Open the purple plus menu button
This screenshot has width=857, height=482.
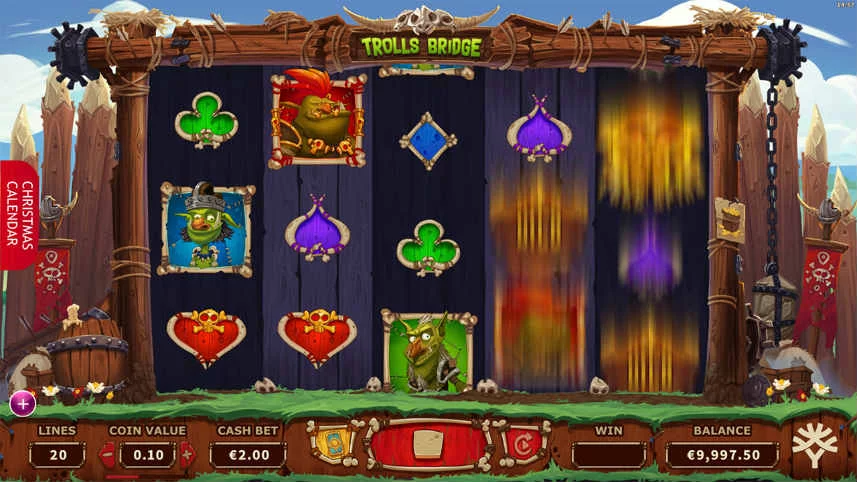(x=23, y=403)
